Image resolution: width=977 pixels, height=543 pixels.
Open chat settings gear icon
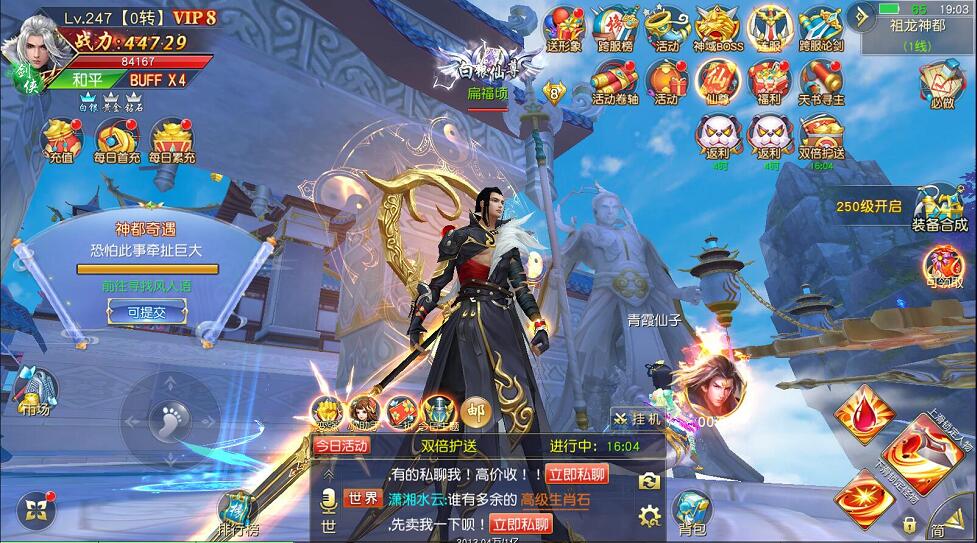pyautogui.click(x=650, y=516)
